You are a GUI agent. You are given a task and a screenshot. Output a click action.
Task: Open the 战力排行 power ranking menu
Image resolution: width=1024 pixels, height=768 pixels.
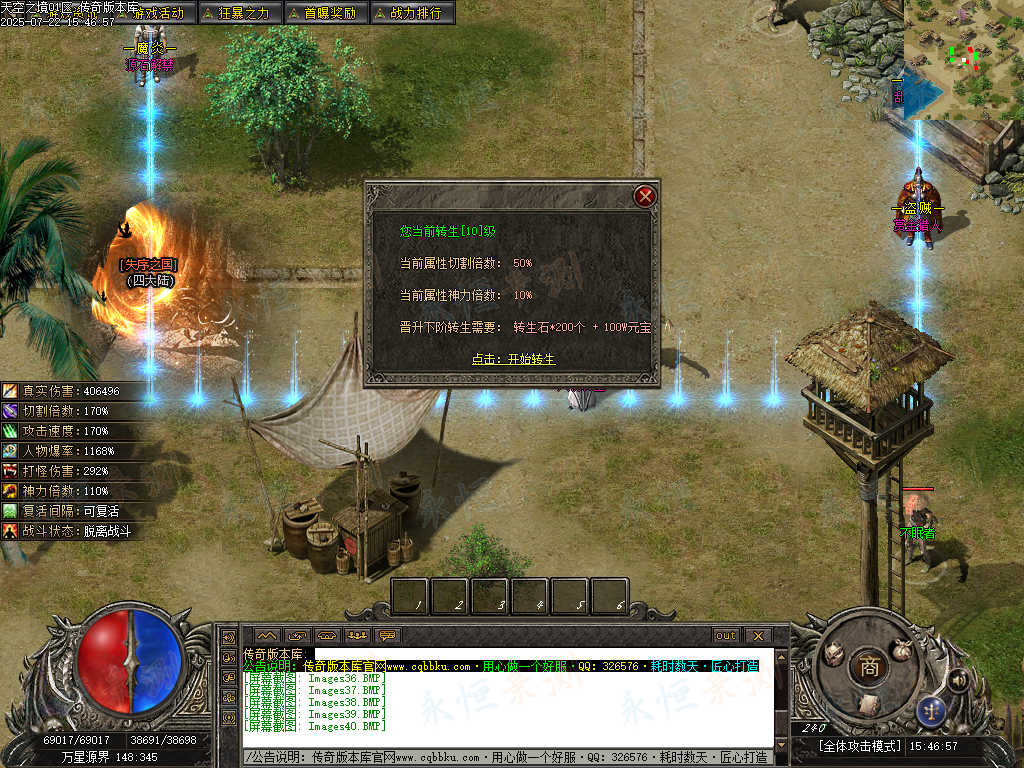pos(411,13)
